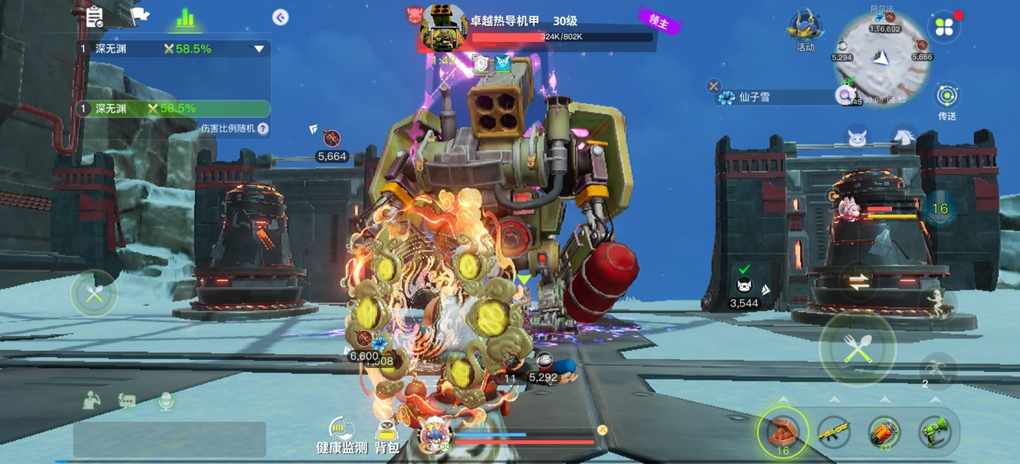
Task: Tap the magnifier icon beside 仙子雪
Action: tap(845, 96)
